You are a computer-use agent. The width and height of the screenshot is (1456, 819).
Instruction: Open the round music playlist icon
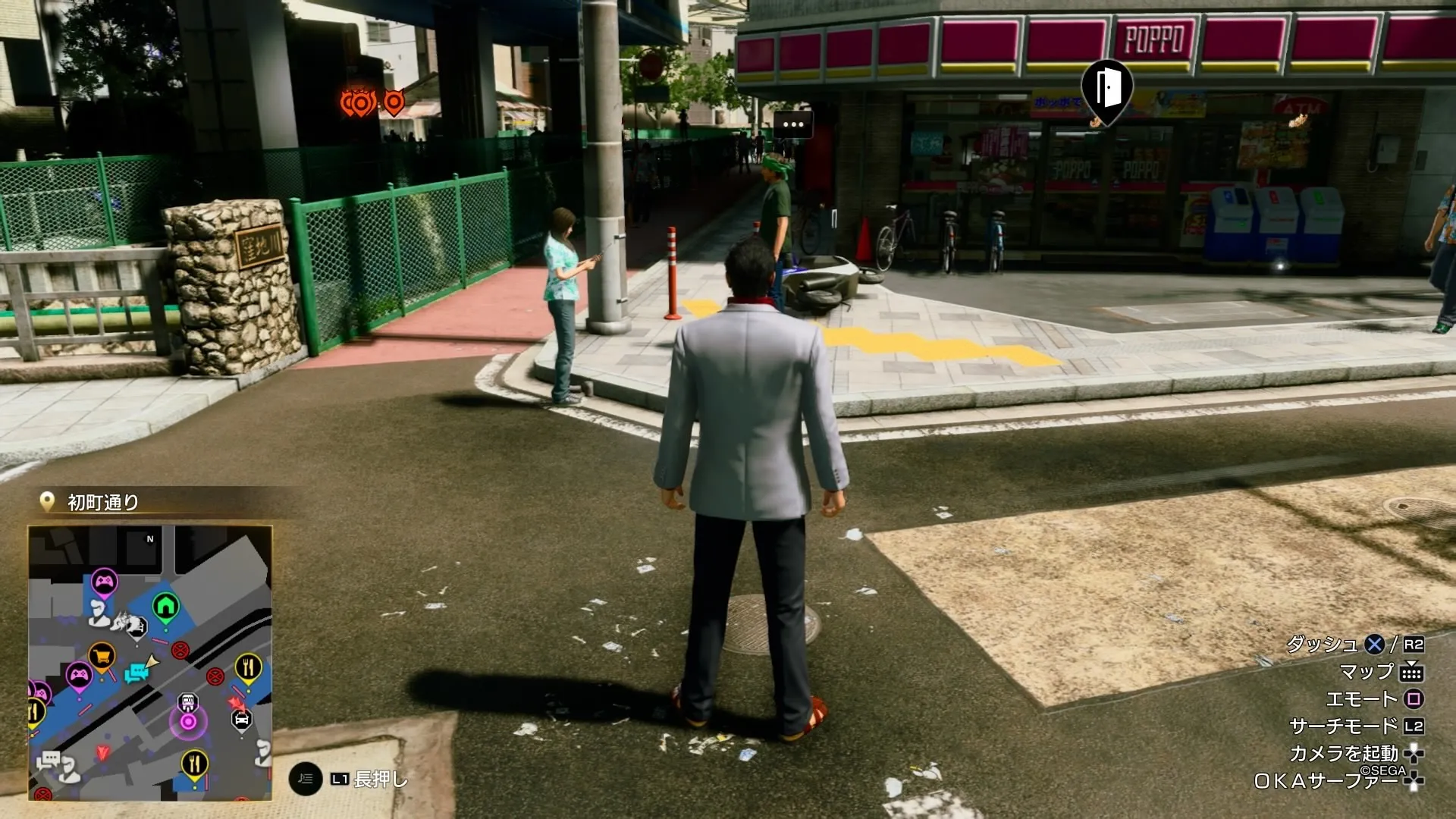point(305,779)
